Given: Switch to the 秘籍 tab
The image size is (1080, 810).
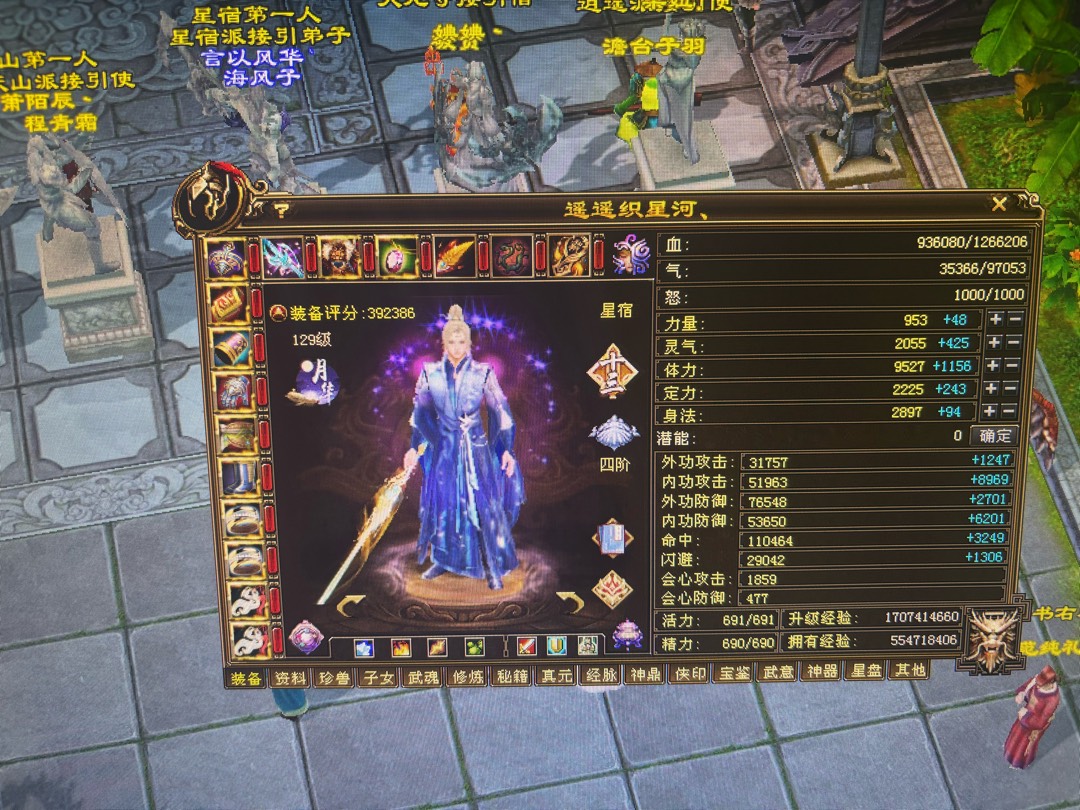Looking at the screenshot, I should coord(512,675).
